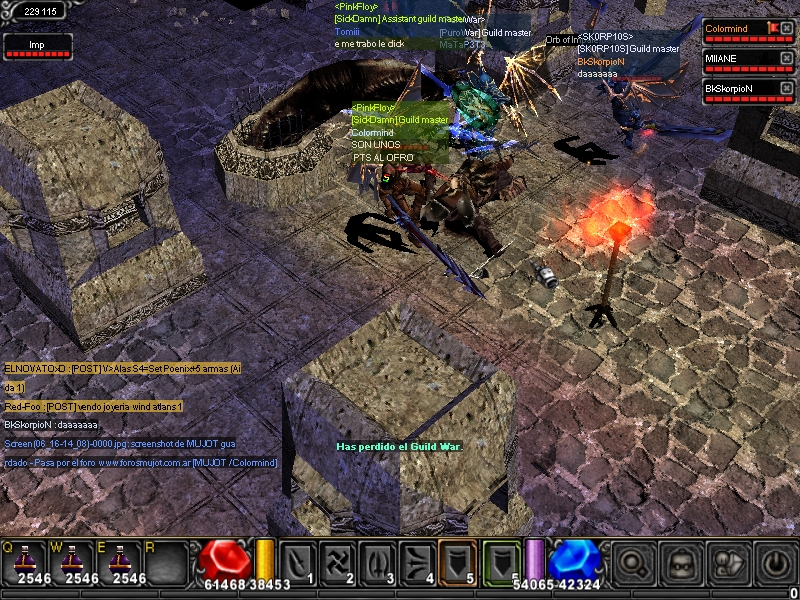
Task: Activate skill slot number 3
Action: tap(377, 562)
